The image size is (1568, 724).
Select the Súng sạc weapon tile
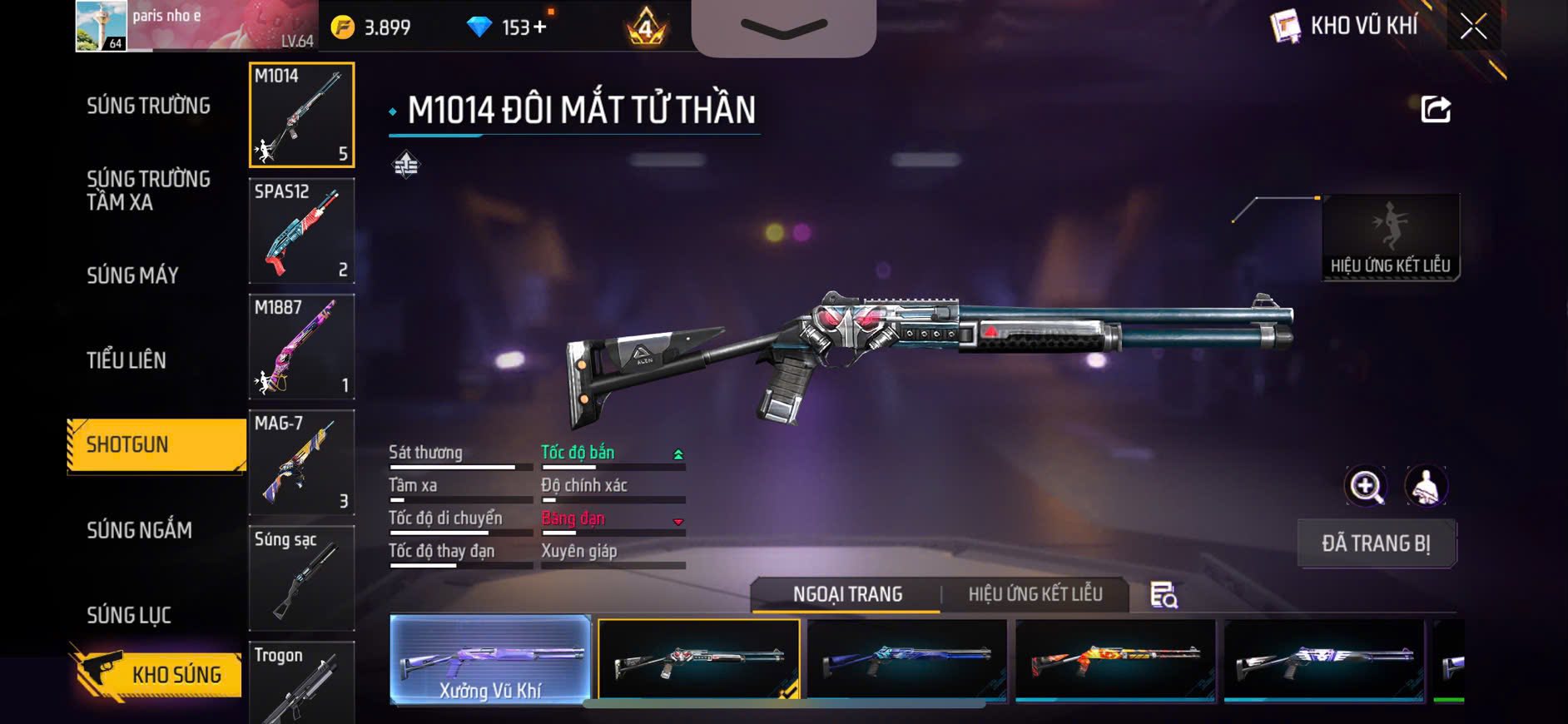coord(301,578)
